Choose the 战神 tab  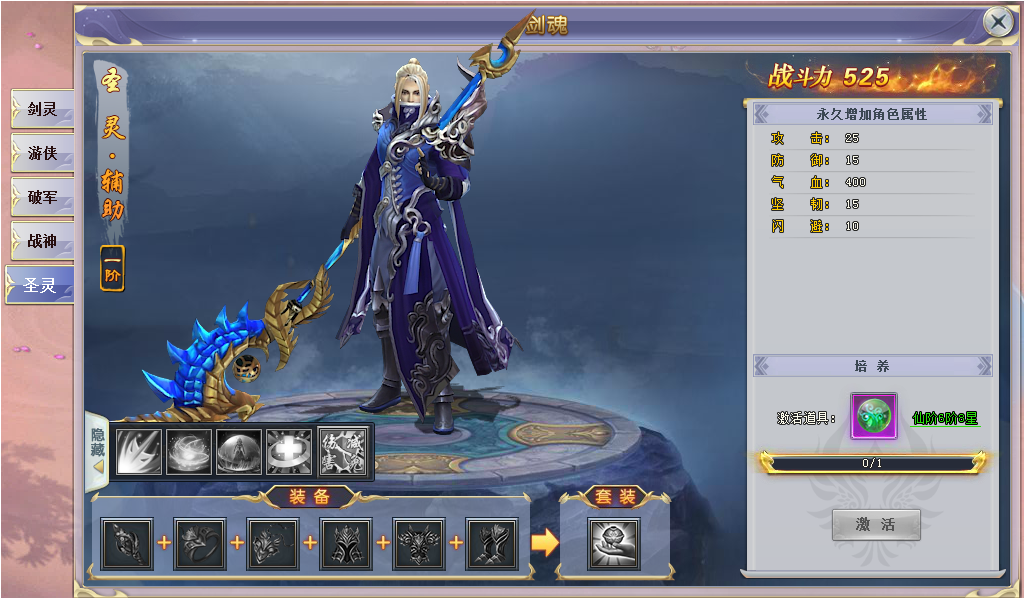41,241
